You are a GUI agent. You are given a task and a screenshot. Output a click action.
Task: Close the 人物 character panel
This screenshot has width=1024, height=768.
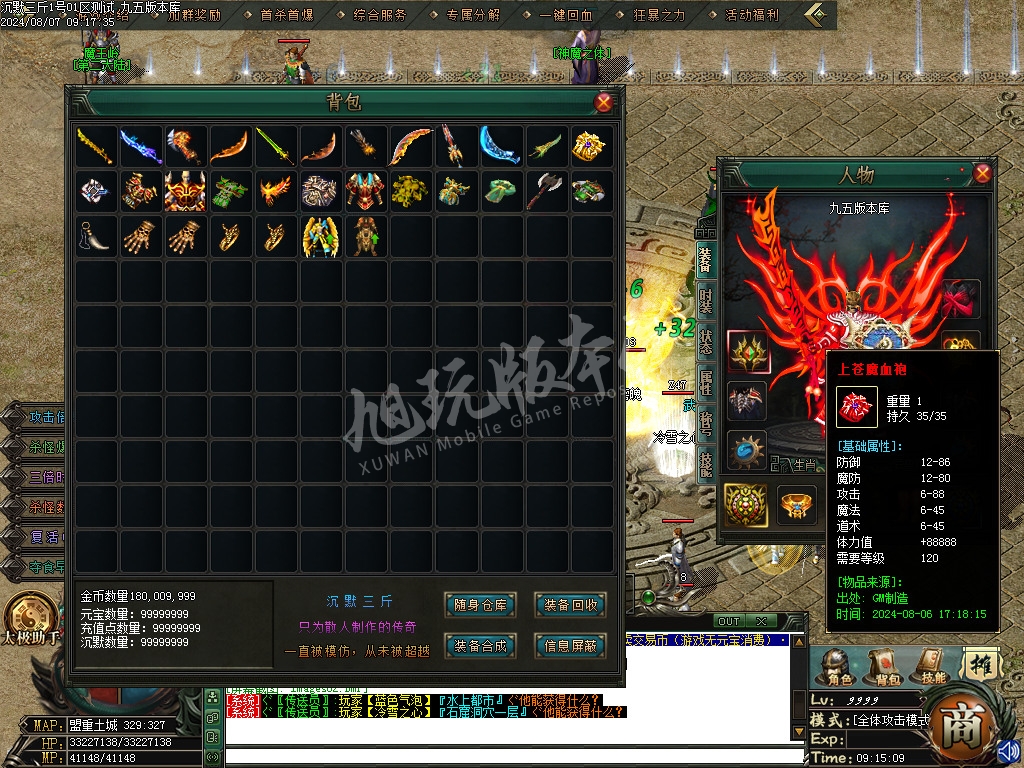(x=982, y=173)
